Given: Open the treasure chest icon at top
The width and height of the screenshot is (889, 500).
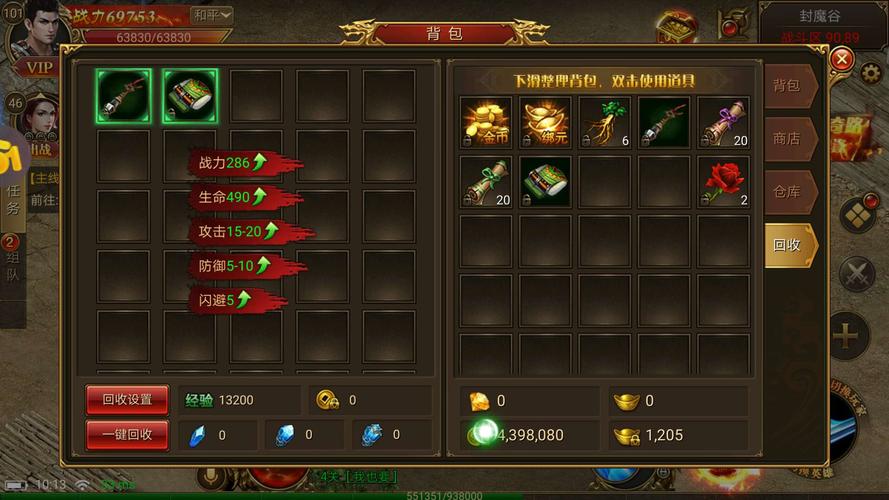Looking at the screenshot, I should pos(677,25).
